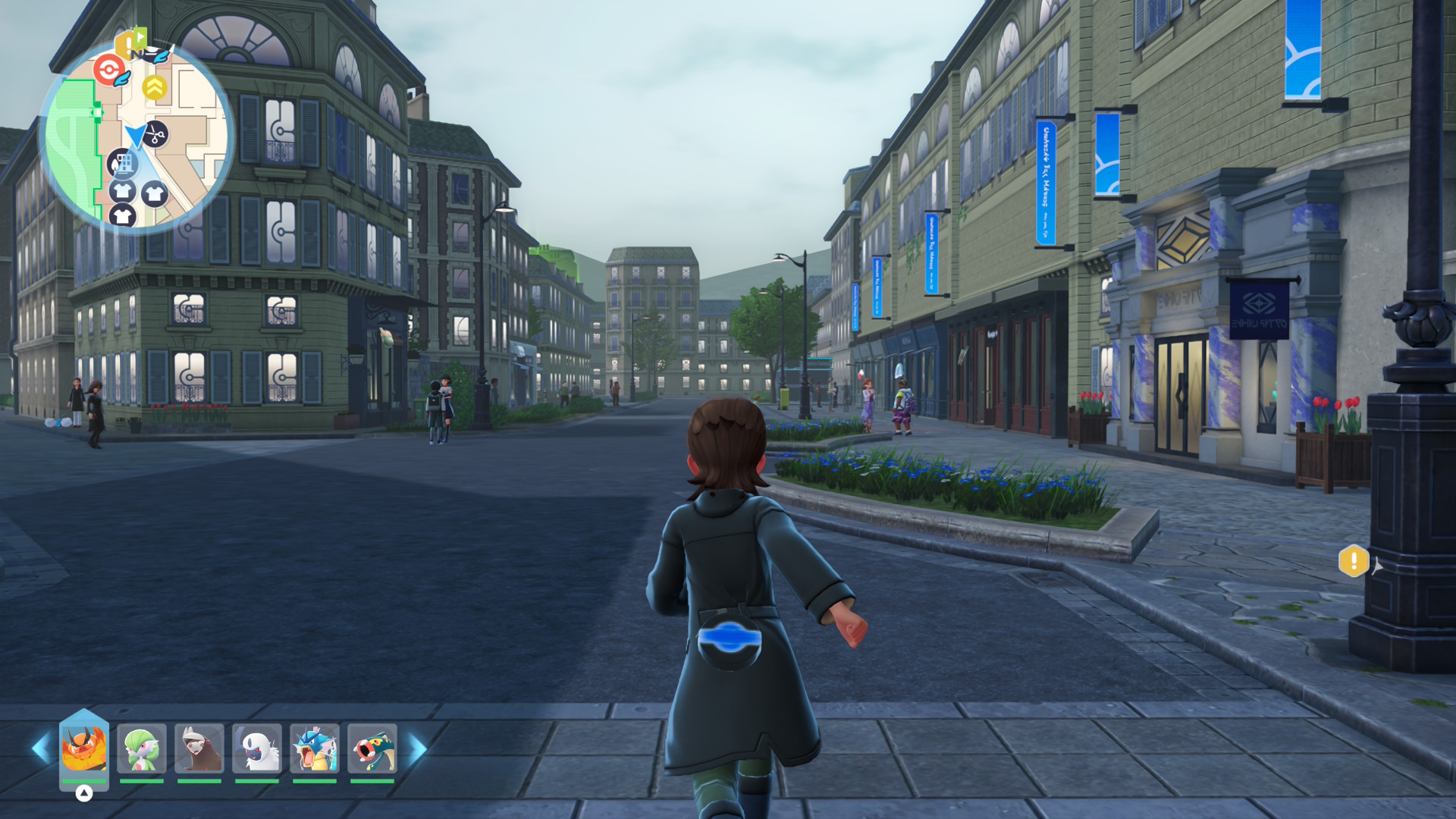Switch to Gyarados in the party
Screen dimensions: 1456x819
[x=315, y=748]
